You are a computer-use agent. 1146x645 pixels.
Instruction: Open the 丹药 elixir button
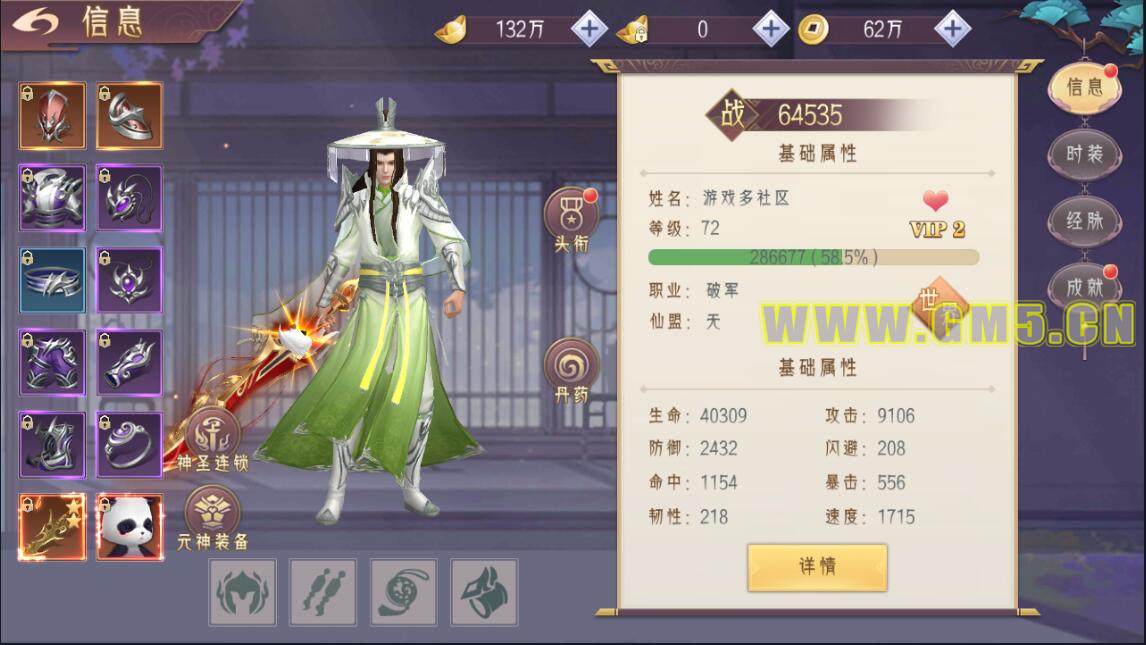coord(571,370)
